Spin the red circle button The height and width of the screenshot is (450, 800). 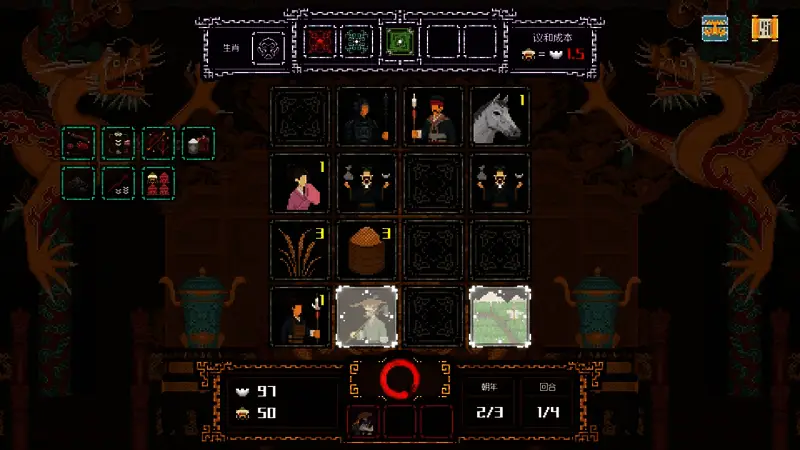pyautogui.click(x=400, y=380)
